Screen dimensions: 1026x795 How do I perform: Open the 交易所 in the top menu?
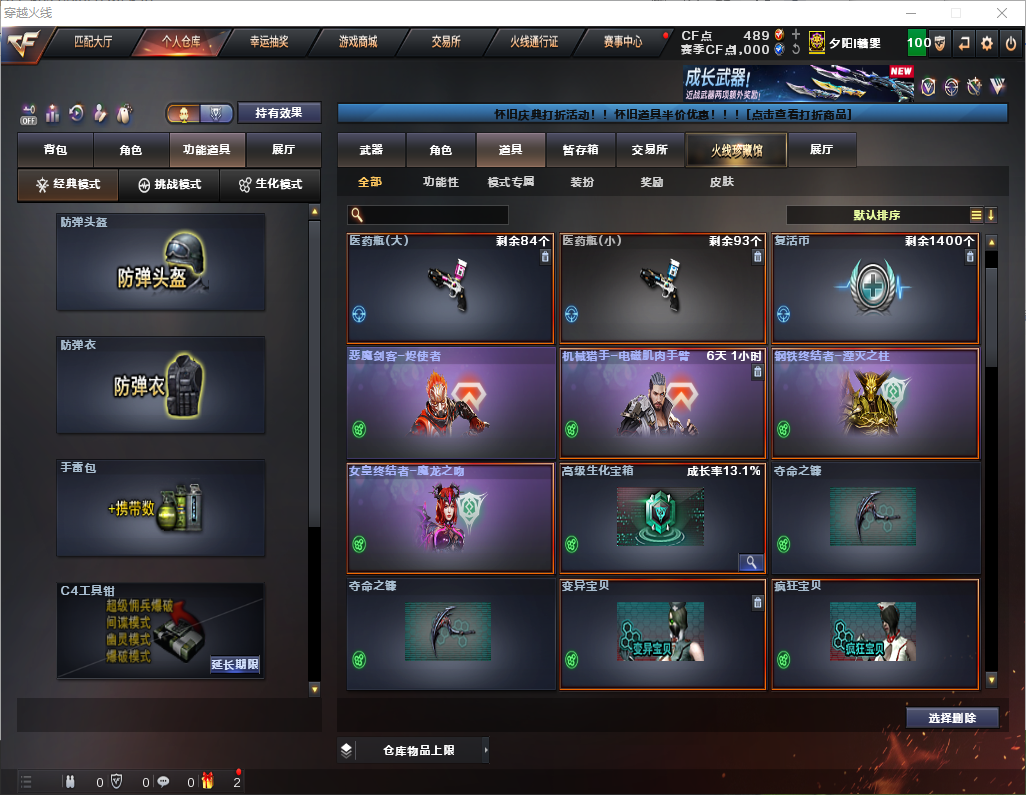point(446,42)
